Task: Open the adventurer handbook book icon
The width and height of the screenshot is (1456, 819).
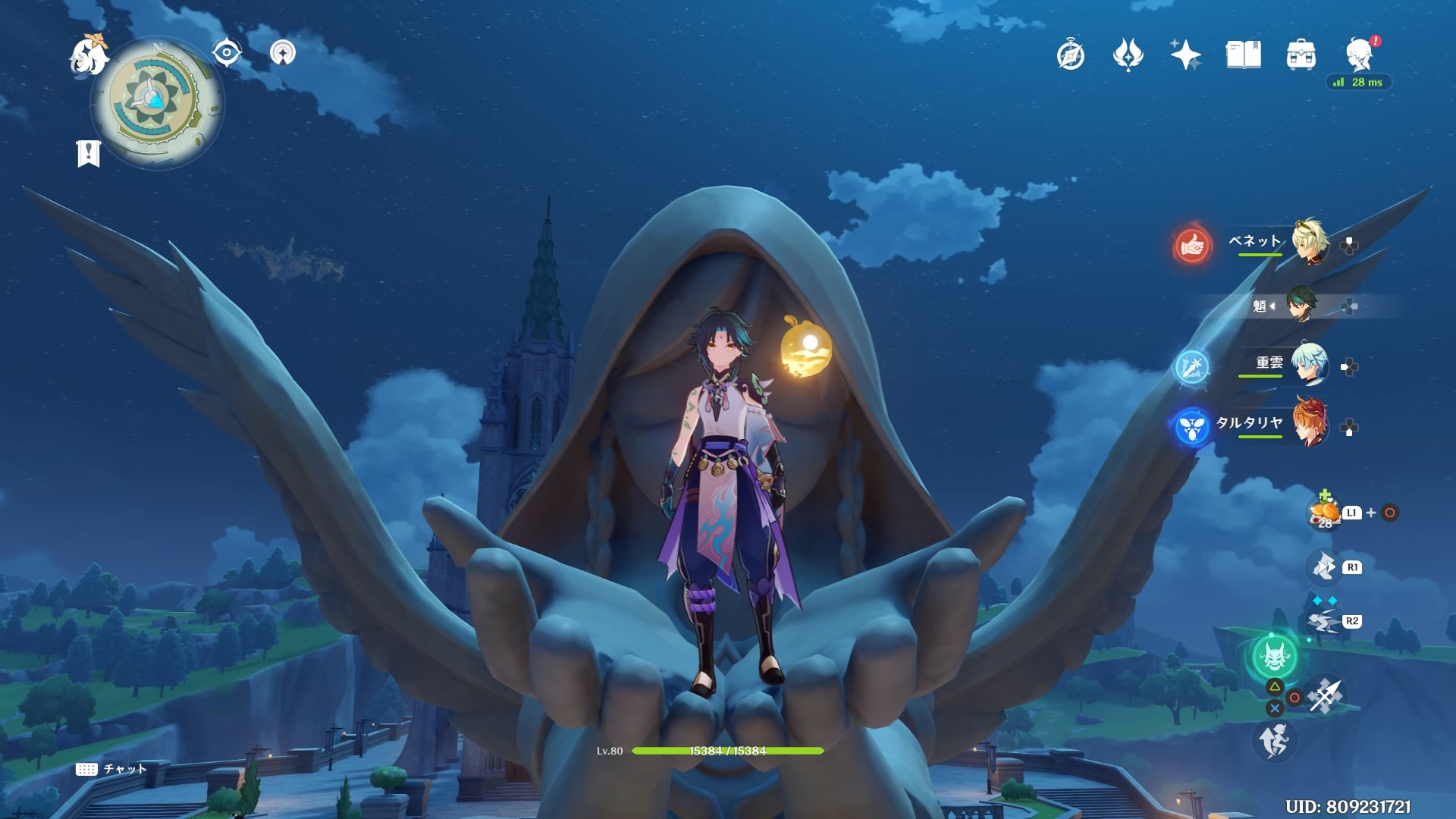Action: click(x=1243, y=55)
